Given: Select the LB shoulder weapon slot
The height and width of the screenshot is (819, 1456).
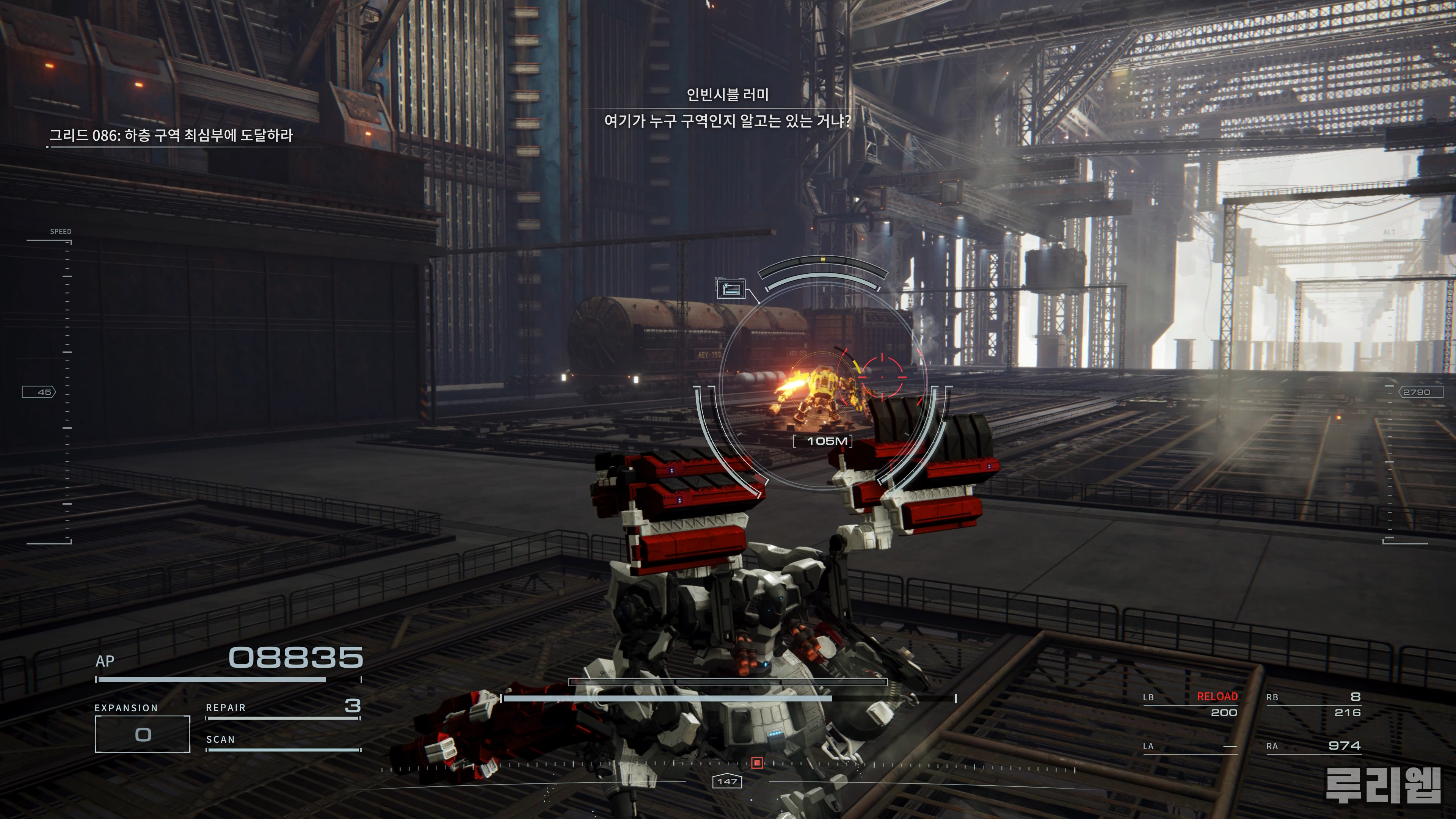Looking at the screenshot, I should [x=1190, y=704].
